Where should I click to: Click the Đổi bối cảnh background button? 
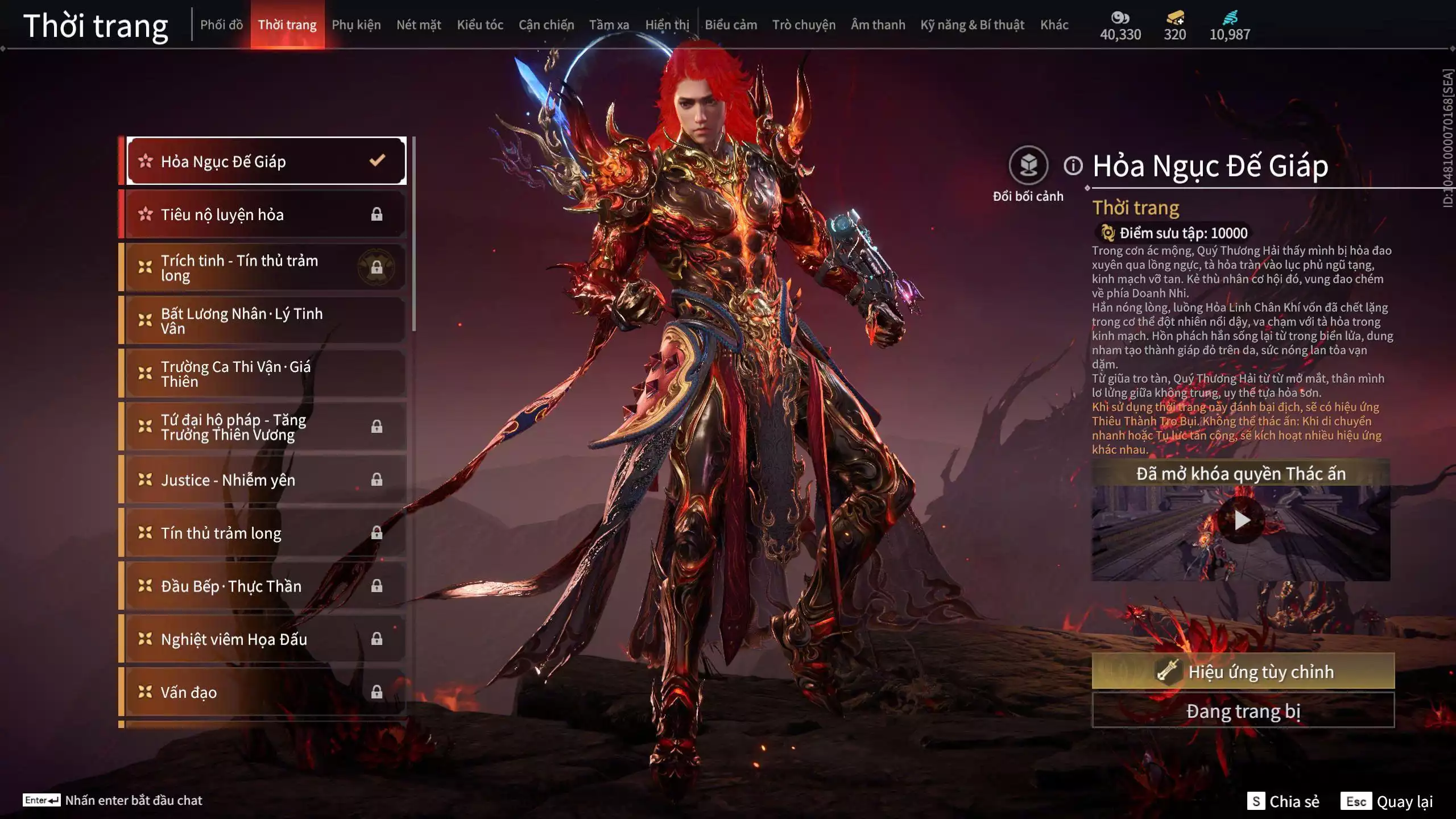click(x=1028, y=166)
